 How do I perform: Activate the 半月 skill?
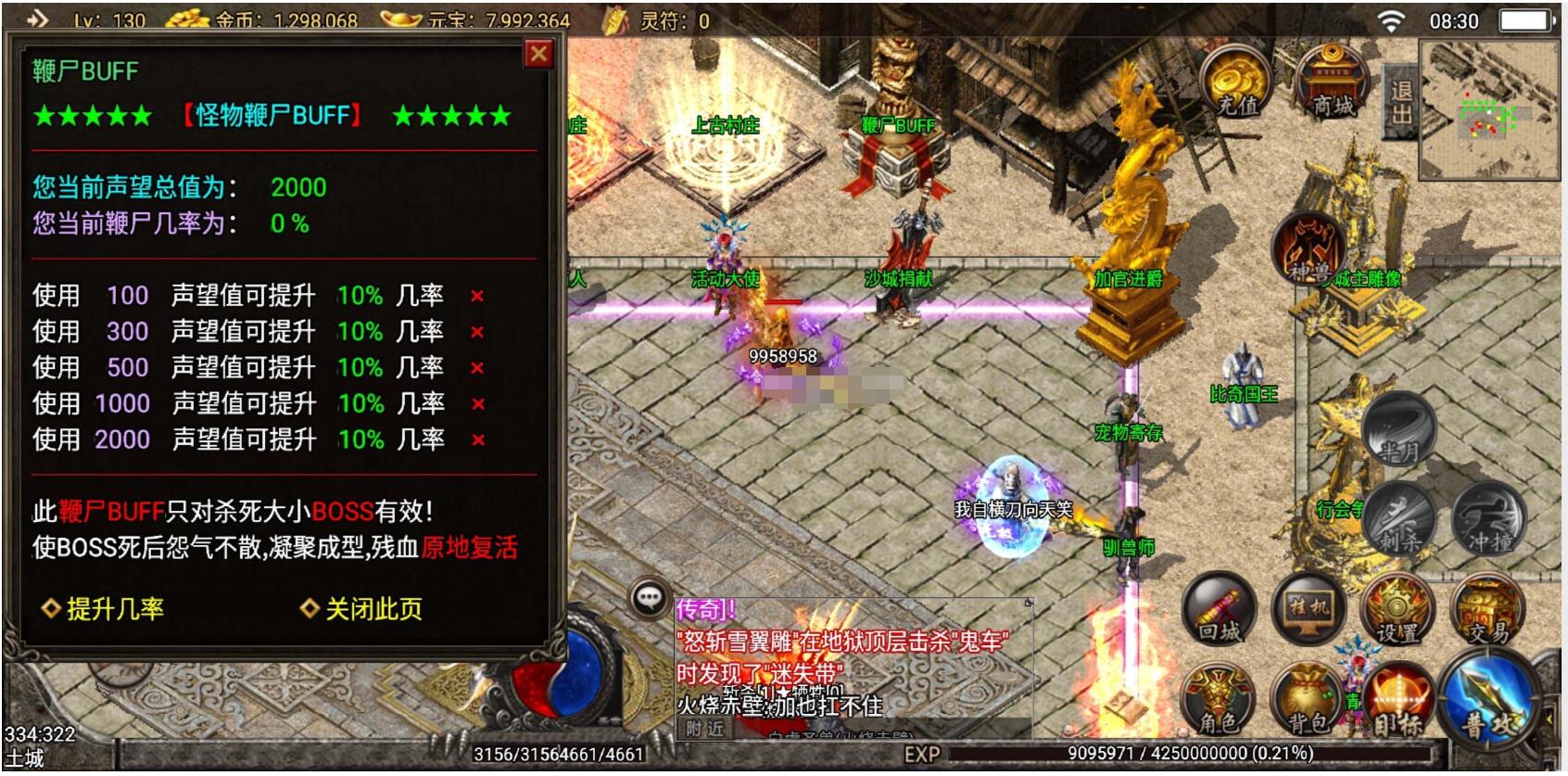(x=1398, y=430)
